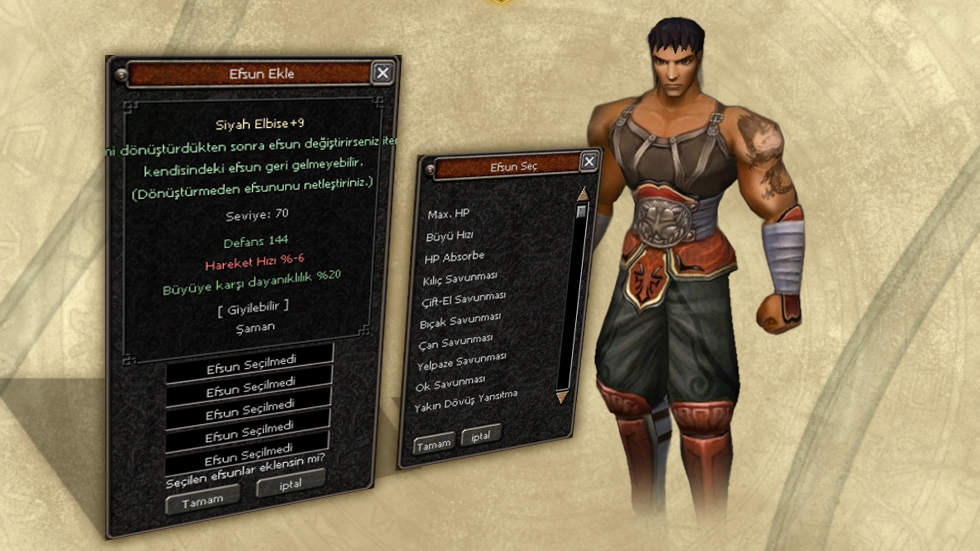This screenshot has height=551, width=980.
Task: Close the Efsun Ekle window
Action: (x=382, y=72)
